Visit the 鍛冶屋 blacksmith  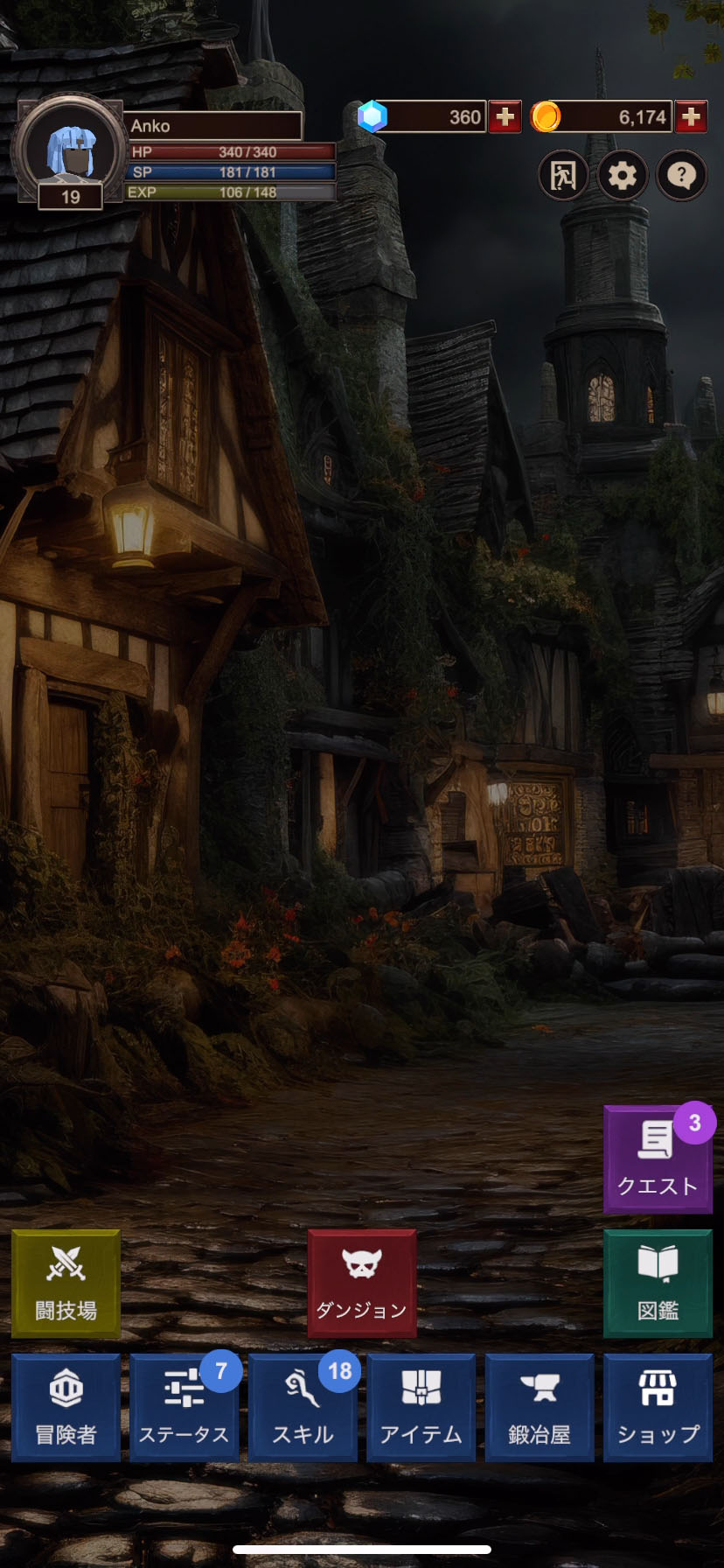tap(540, 1407)
